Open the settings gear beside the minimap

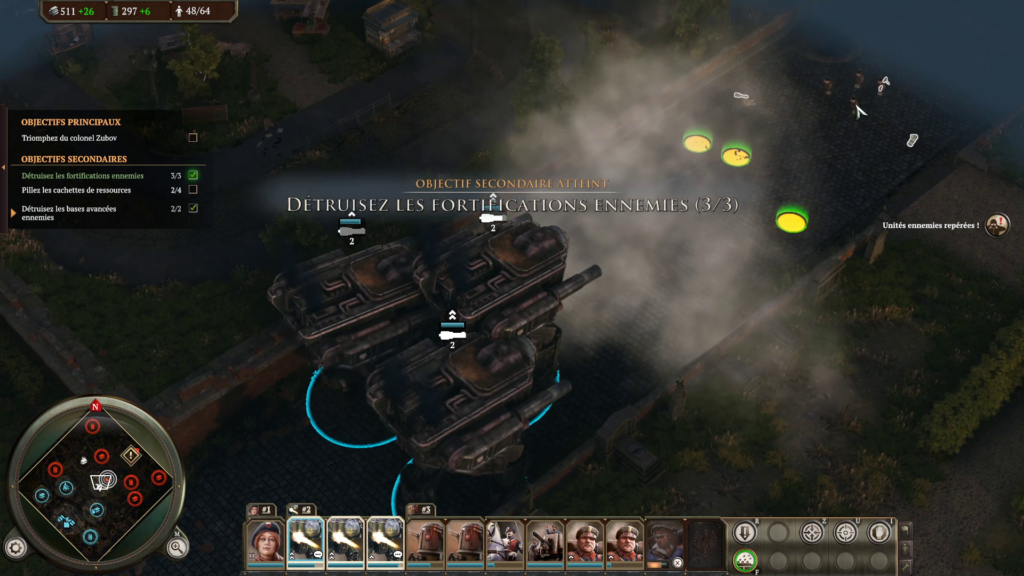point(15,547)
